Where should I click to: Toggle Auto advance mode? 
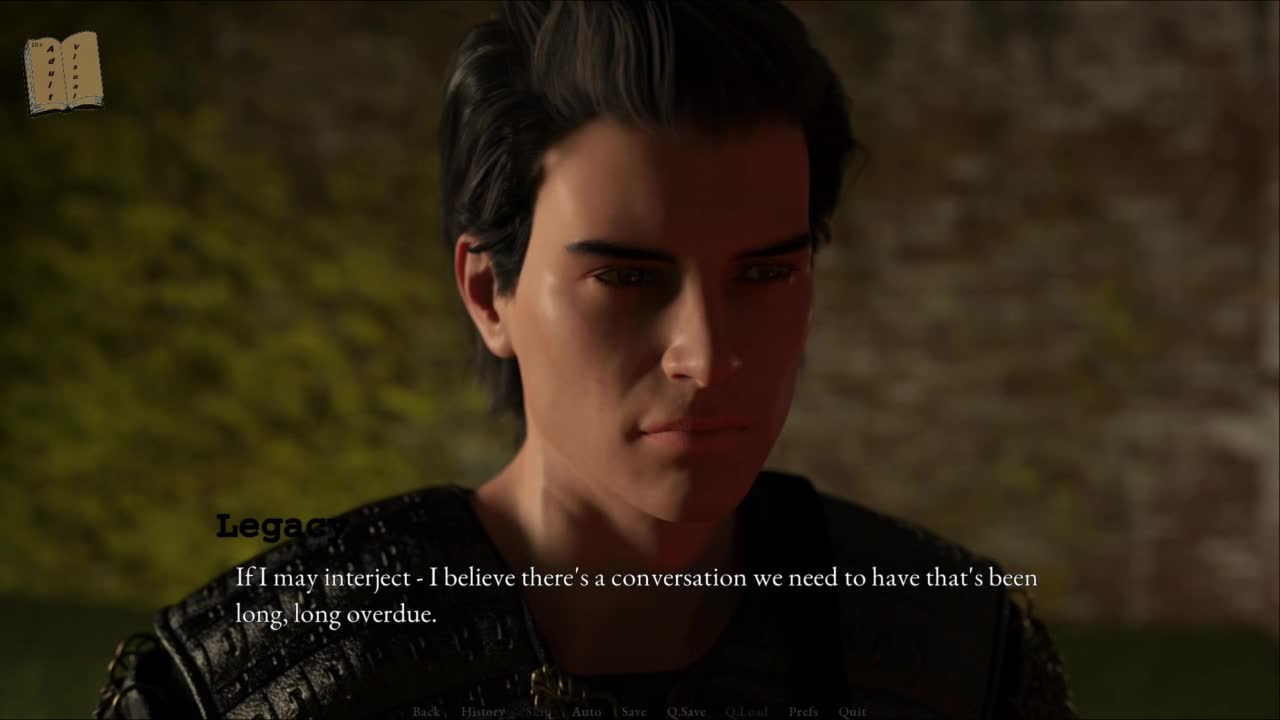(x=586, y=712)
